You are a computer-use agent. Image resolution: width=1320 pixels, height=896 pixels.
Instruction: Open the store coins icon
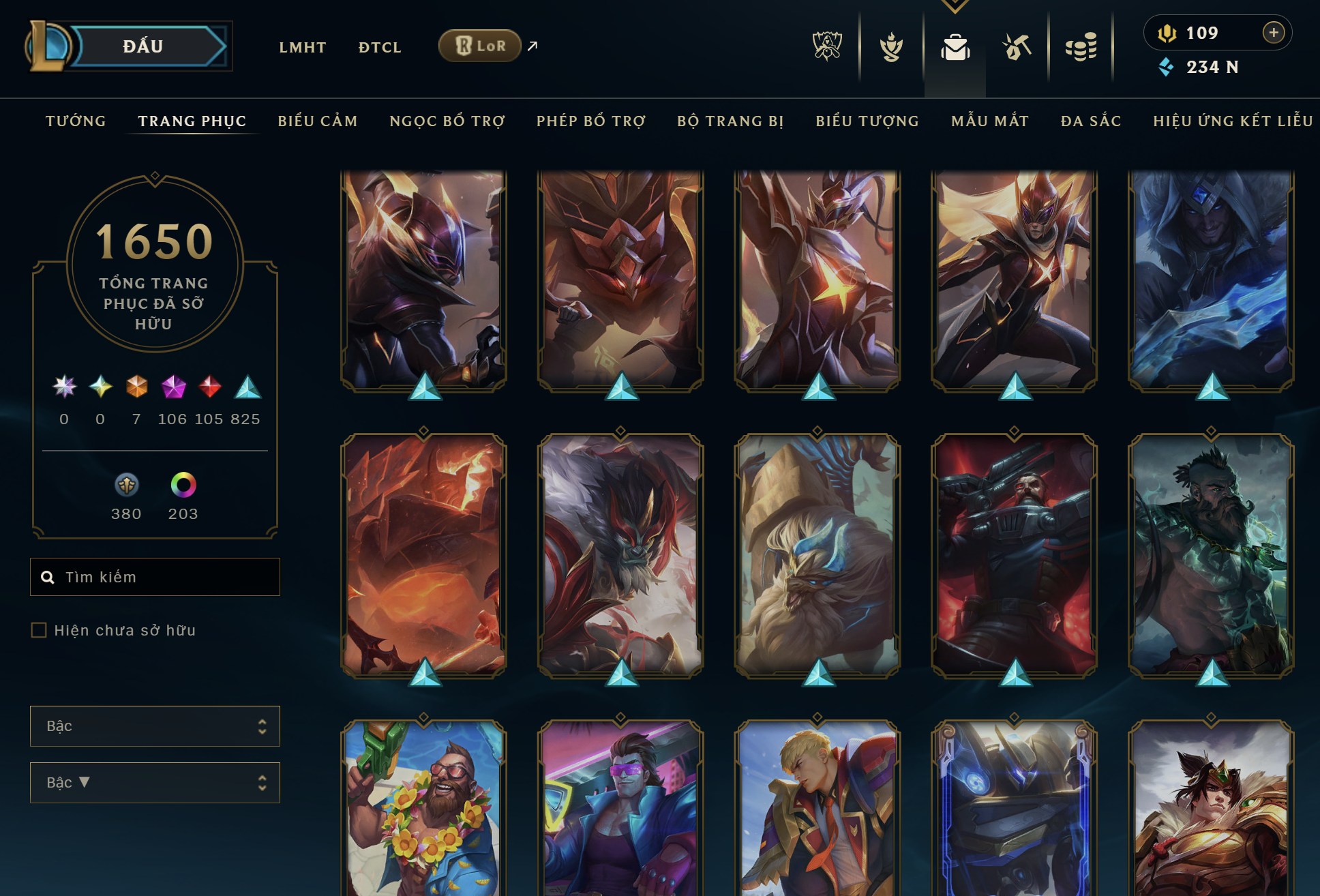[x=1081, y=46]
